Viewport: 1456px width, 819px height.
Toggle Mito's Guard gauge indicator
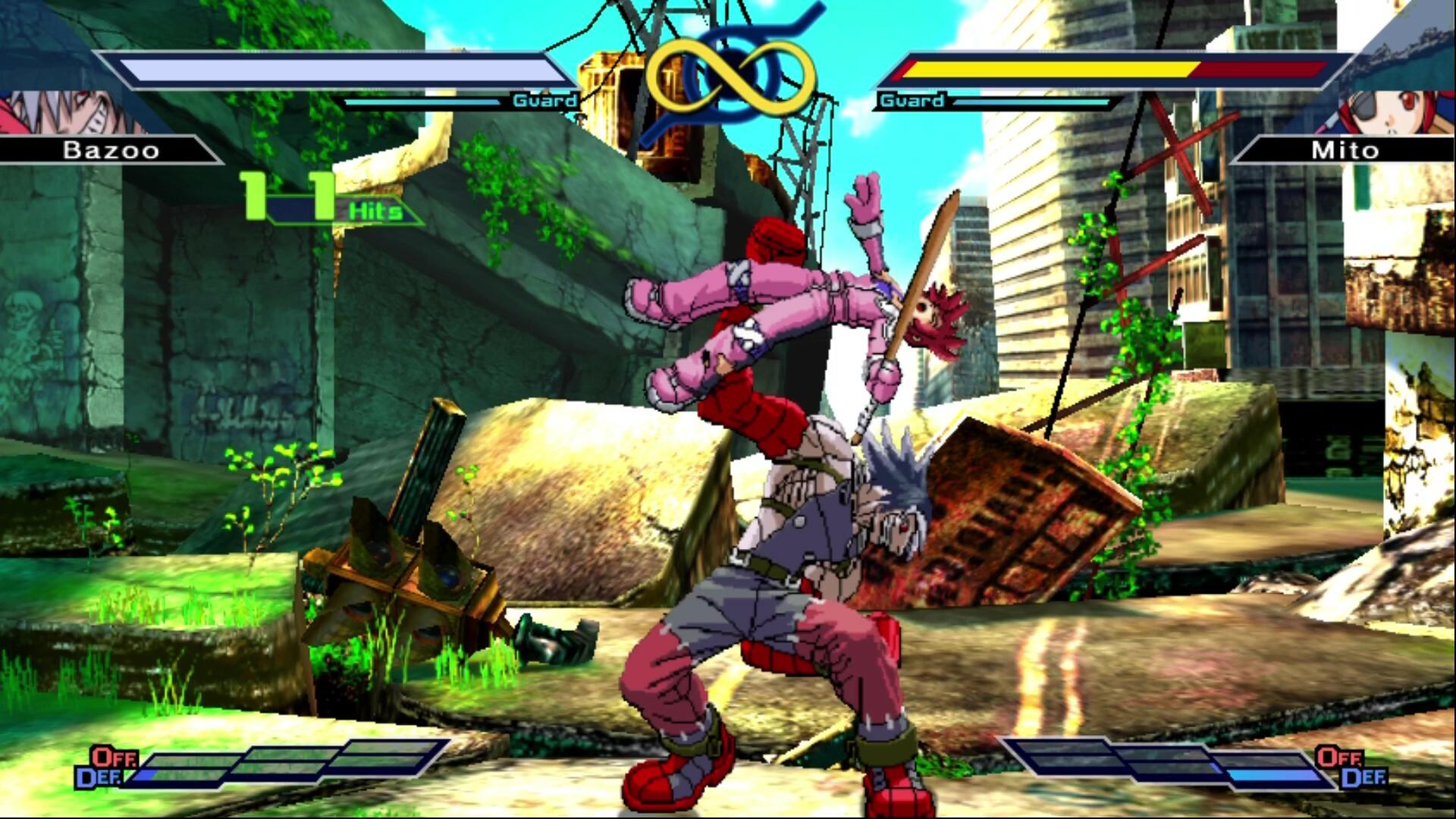(912, 99)
